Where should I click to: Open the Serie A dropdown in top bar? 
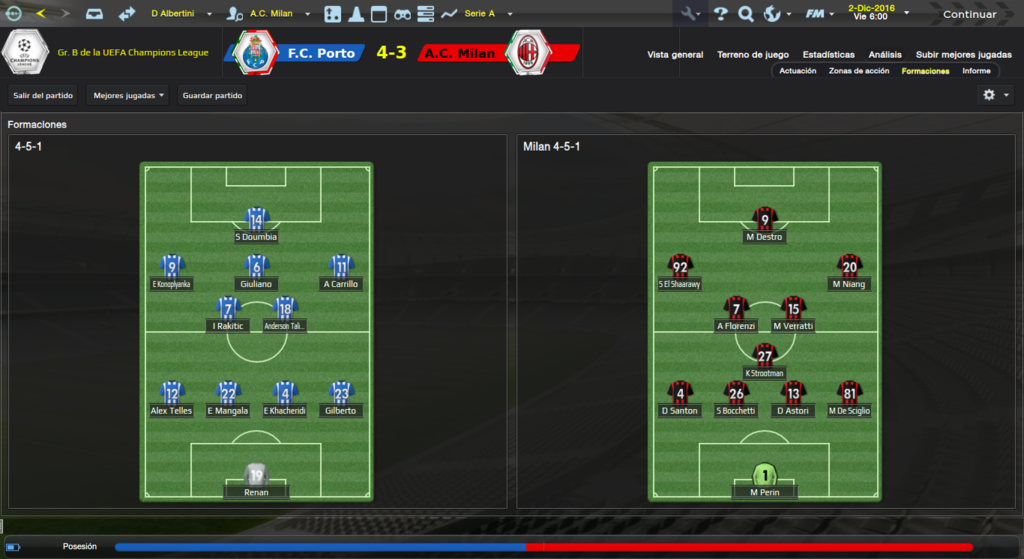[x=487, y=14]
